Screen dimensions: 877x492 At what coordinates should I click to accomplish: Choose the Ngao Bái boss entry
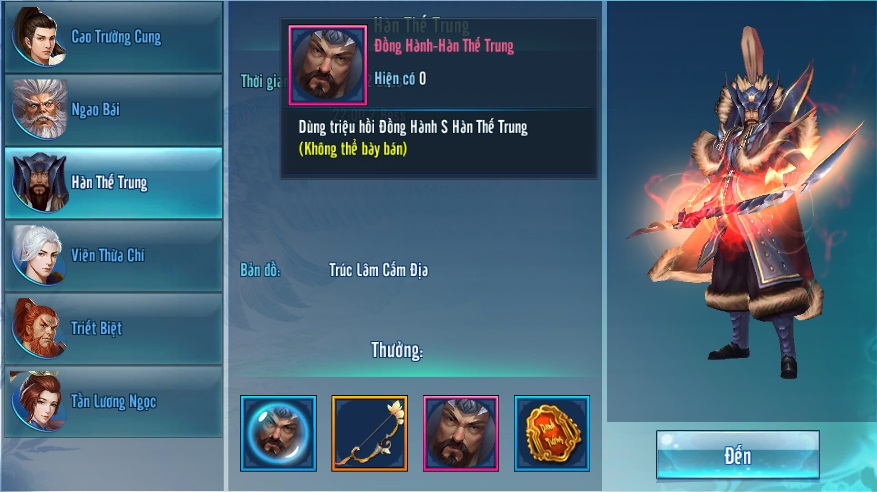tap(113, 110)
